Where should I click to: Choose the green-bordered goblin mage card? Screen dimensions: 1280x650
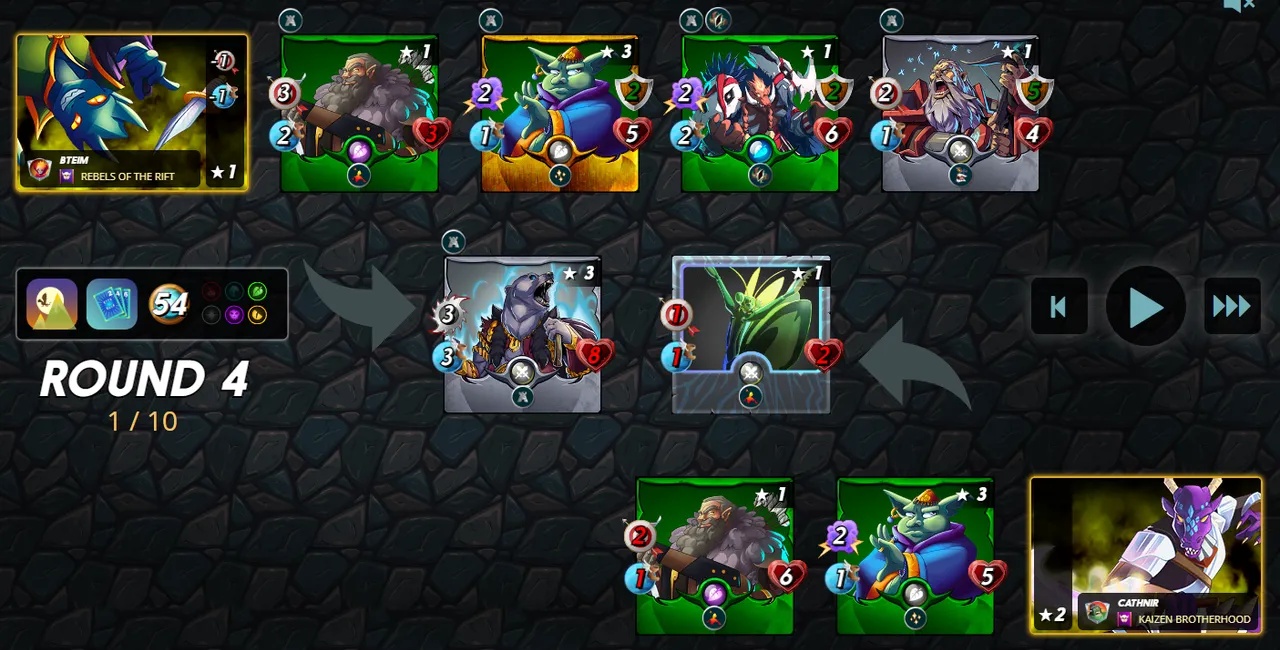tap(915, 556)
